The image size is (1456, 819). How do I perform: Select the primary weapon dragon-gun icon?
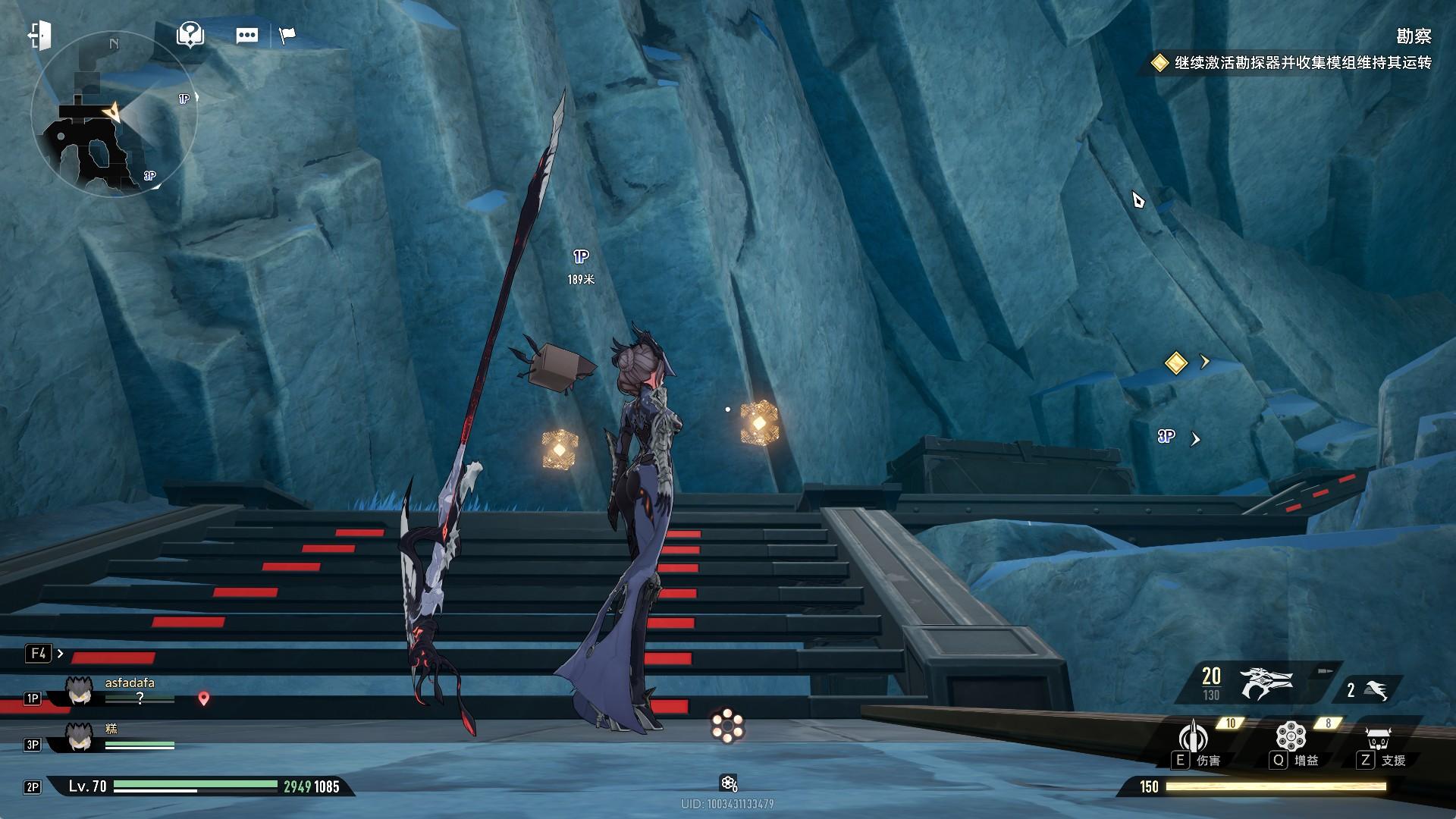(x=1265, y=683)
